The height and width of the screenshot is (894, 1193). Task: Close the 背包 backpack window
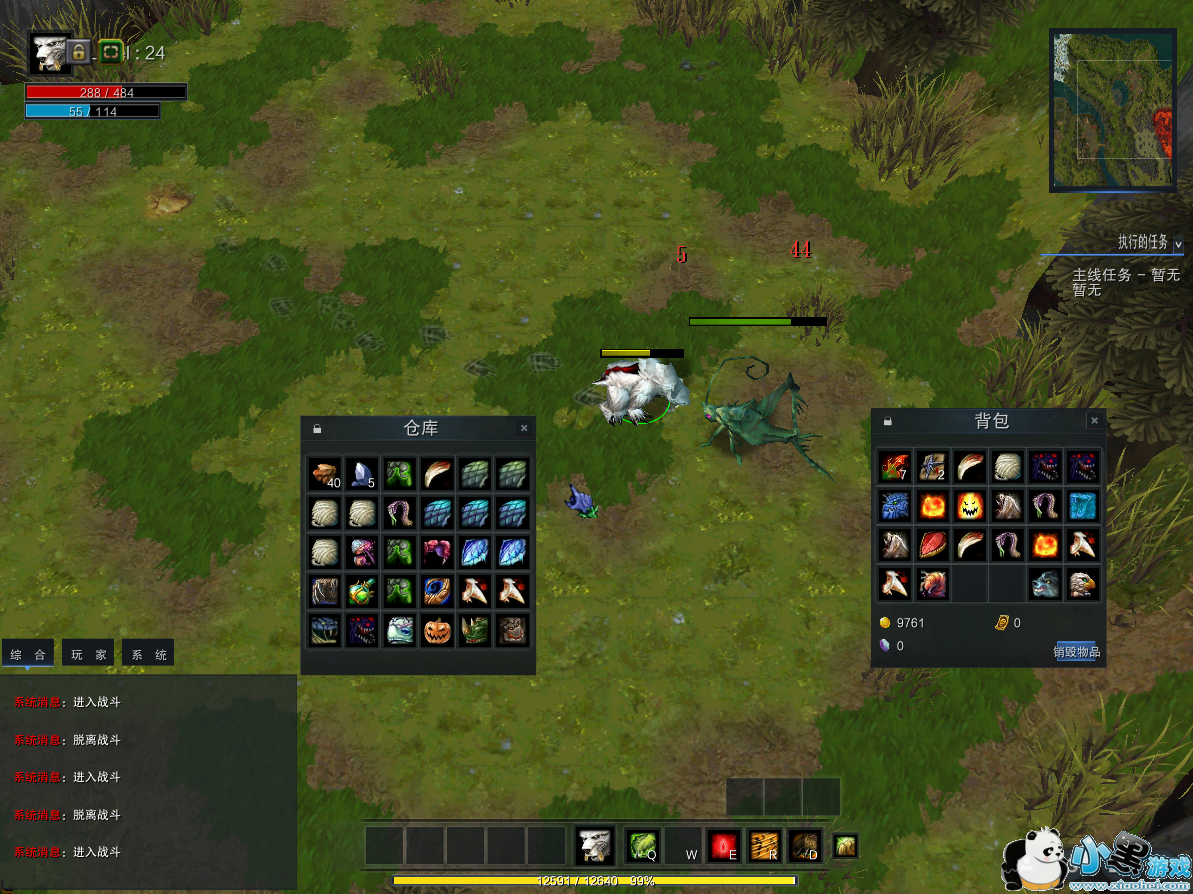(x=1094, y=421)
